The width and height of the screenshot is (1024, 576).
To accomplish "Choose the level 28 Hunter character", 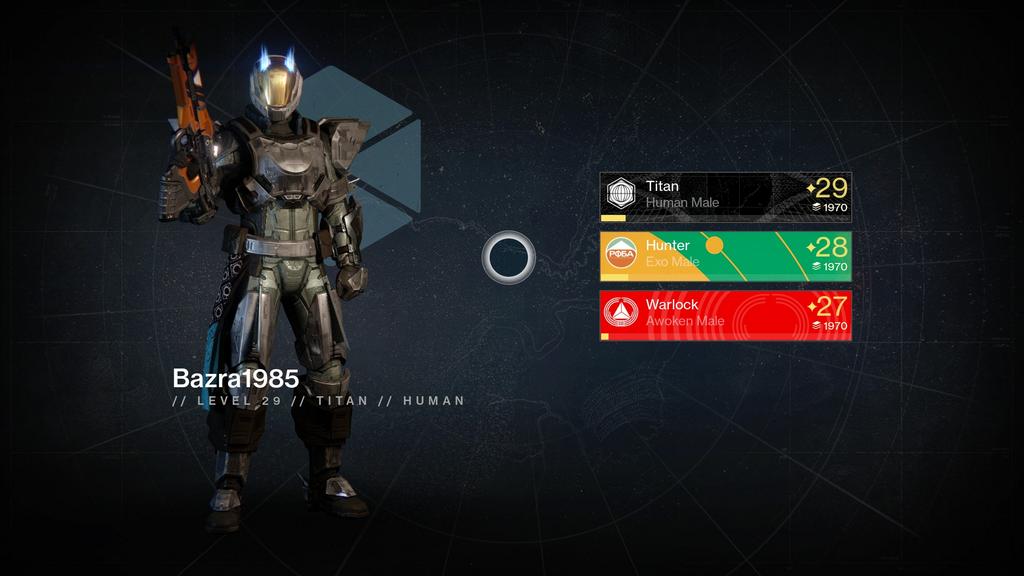I will point(725,256).
